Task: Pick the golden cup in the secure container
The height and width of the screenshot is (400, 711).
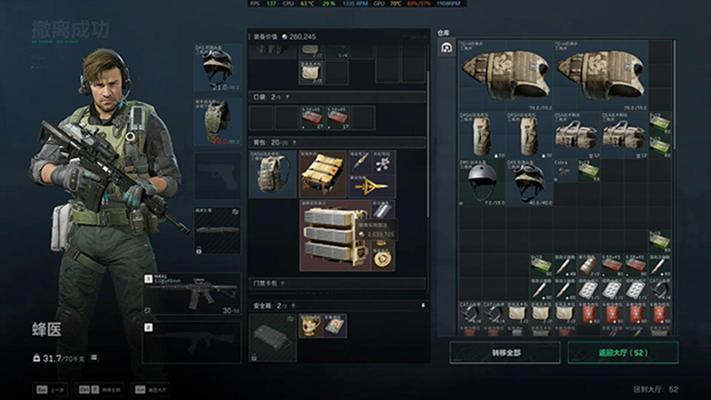Action: pyautogui.click(x=310, y=325)
